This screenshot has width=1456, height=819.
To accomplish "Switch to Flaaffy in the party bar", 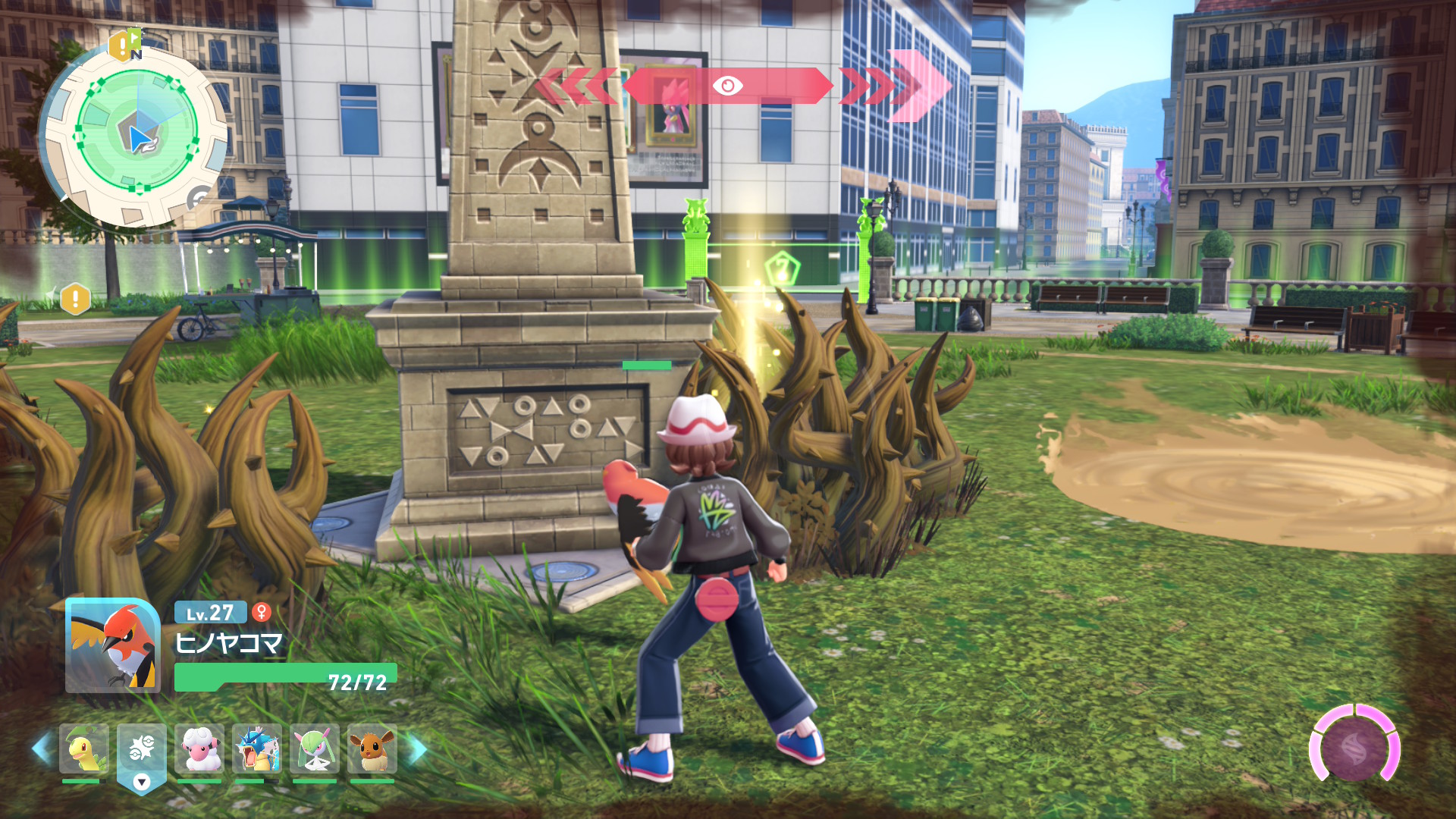I will tap(199, 749).
